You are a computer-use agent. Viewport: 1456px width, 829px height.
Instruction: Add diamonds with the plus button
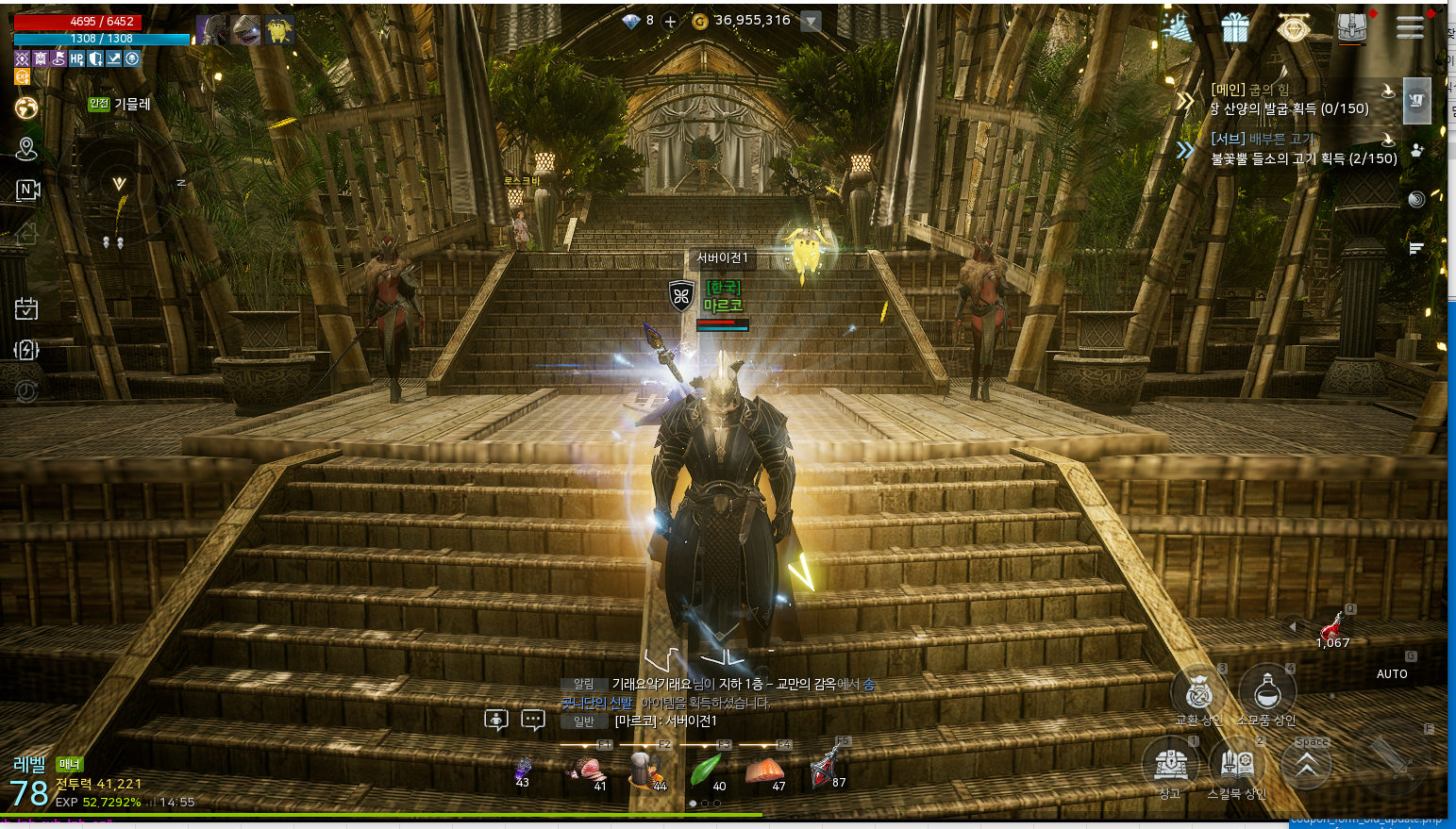click(x=670, y=21)
